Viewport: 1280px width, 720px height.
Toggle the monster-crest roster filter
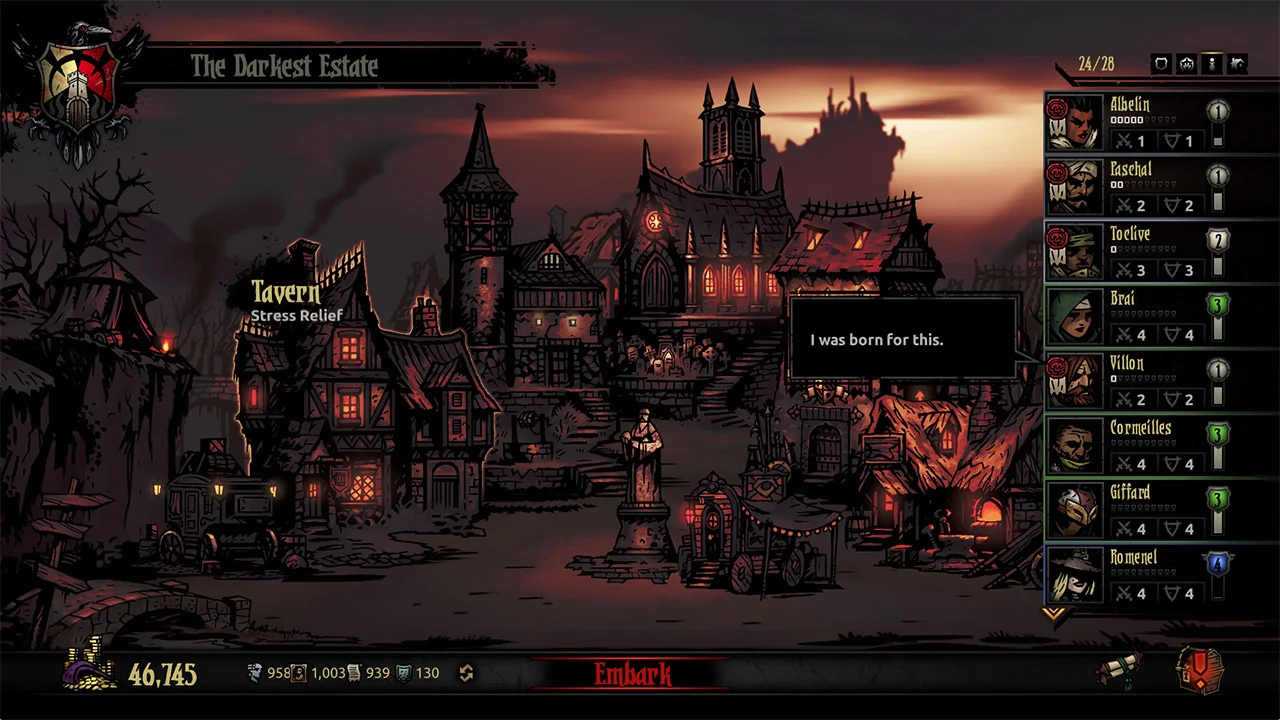pyautogui.click(x=1186, y=63)
